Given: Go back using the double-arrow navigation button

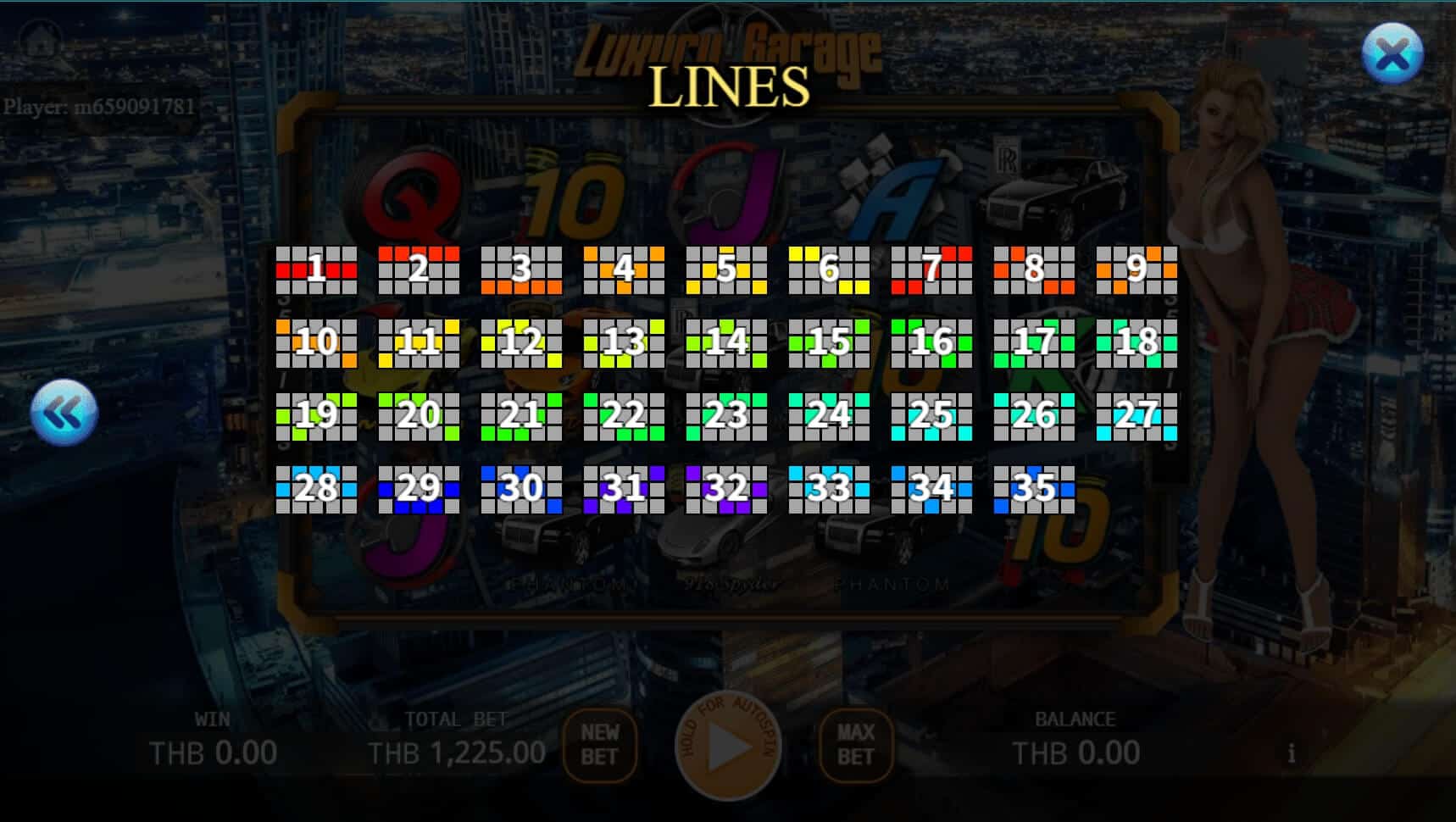Looking at the screenshot, I should pyautogui.click(x=64, y=413).
